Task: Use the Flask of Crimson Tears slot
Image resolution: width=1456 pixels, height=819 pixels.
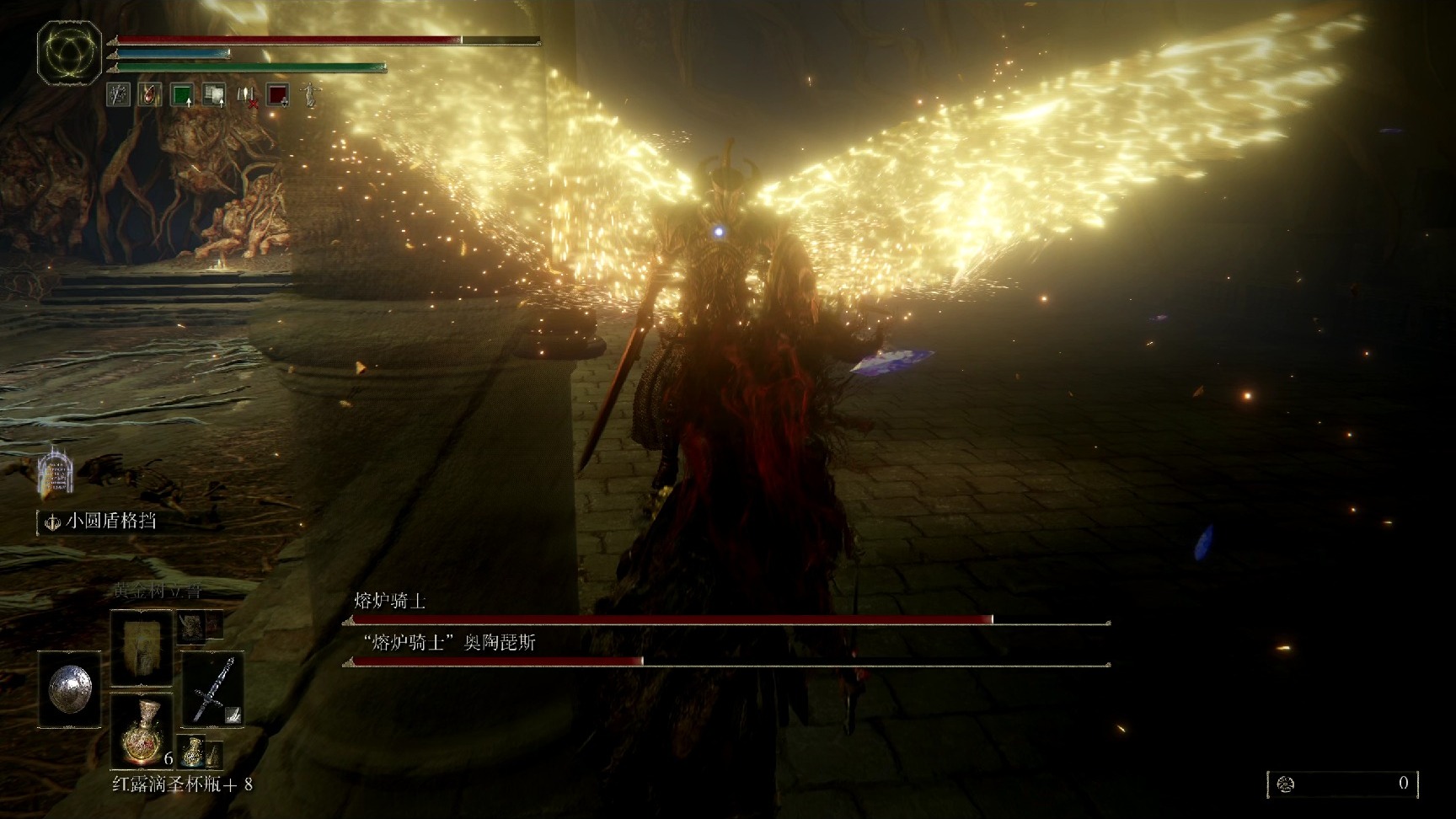Action: (142, 731)
